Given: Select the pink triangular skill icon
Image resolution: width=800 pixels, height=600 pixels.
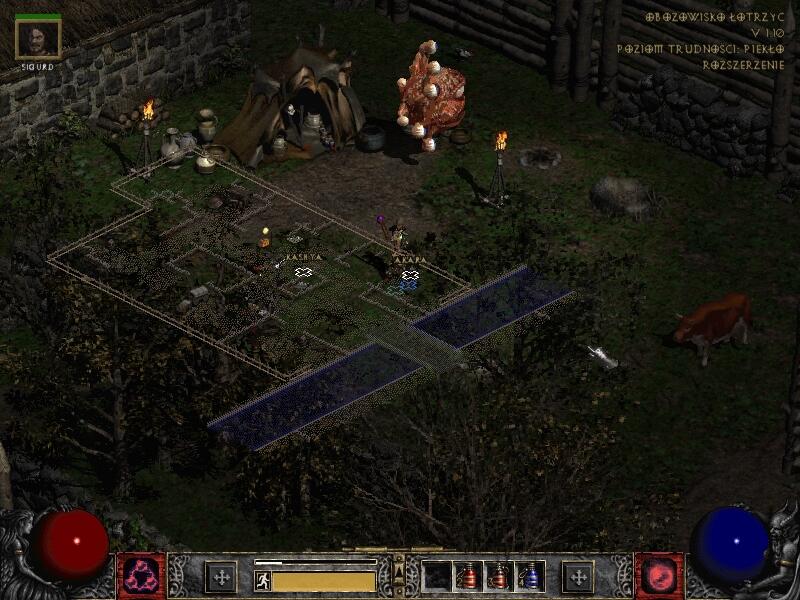Looking at the screenshot, I should [141, 577].
